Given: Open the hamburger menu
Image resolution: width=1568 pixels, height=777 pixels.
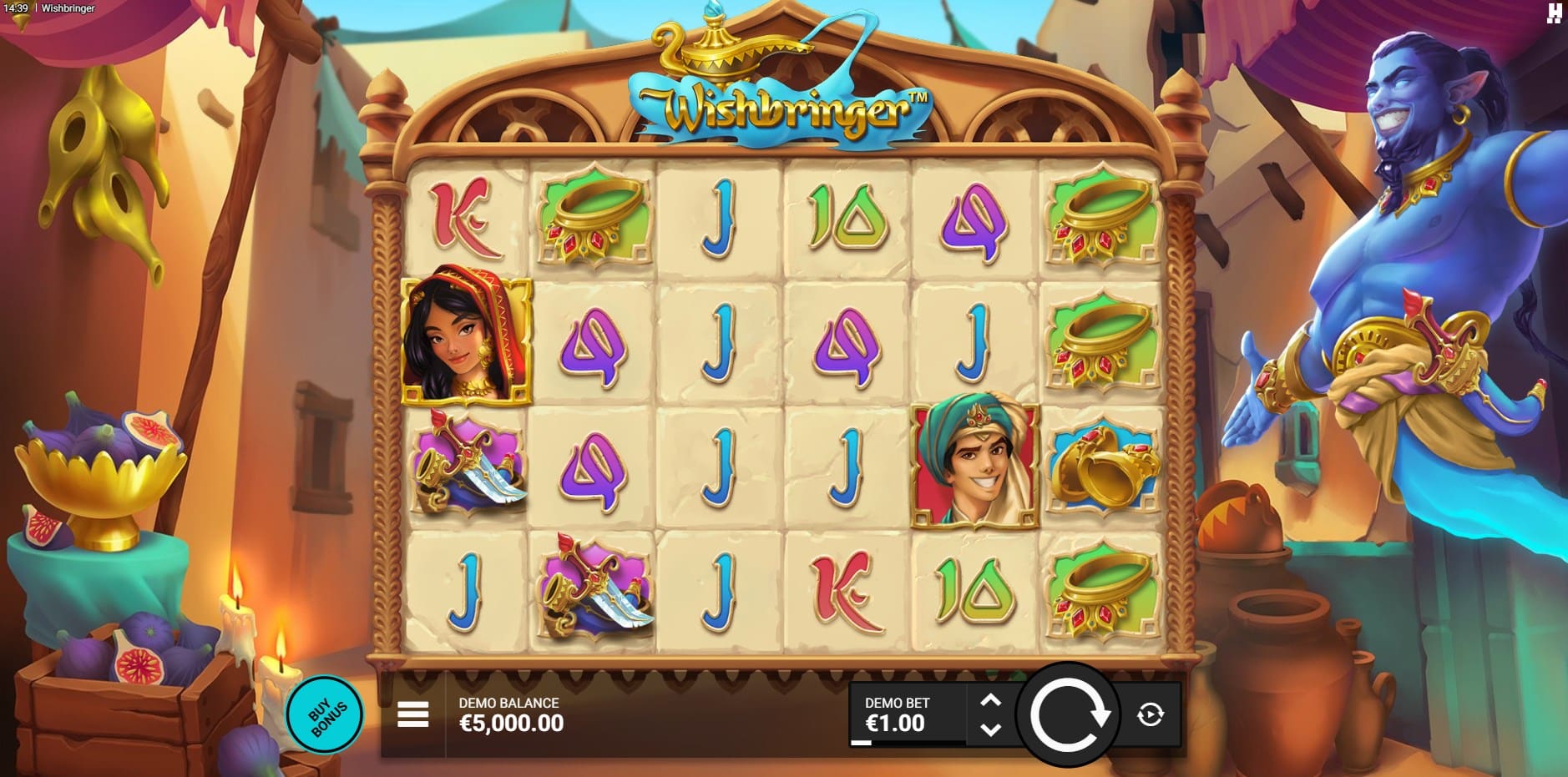Looking at the screenshot, I should 413,714.
